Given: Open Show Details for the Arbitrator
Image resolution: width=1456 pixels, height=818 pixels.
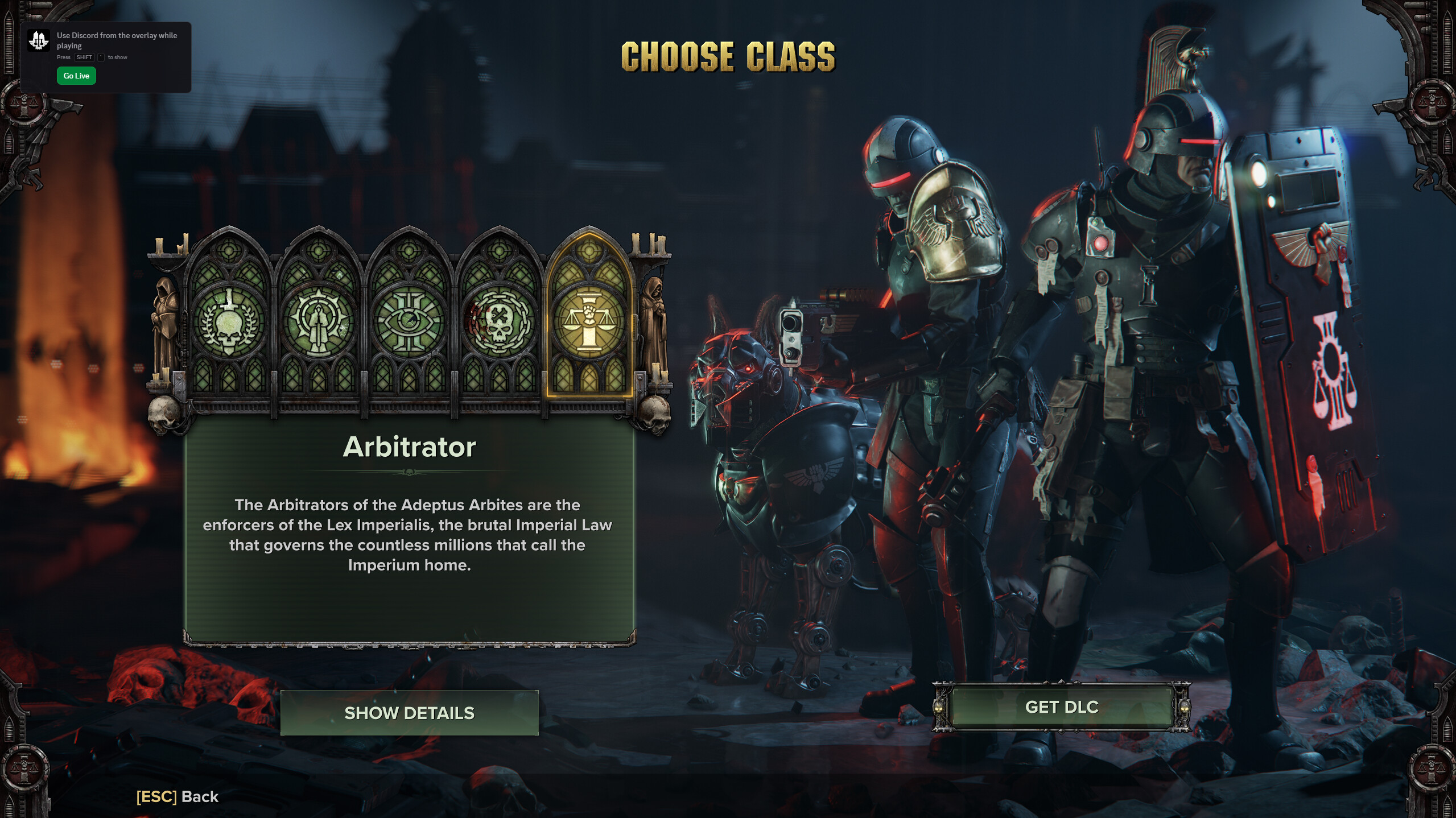Looking at the screenshot, I should (x=409, y=713).
